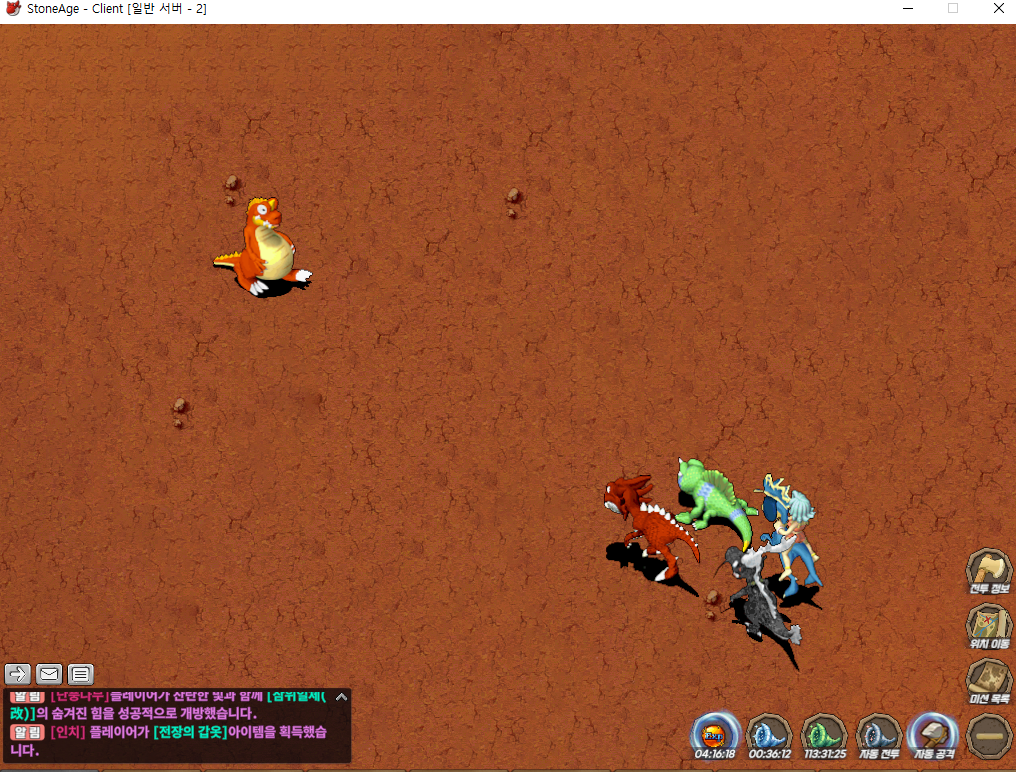
Task: Click the arrow button above the chat
Action: (x=18, y=674)
